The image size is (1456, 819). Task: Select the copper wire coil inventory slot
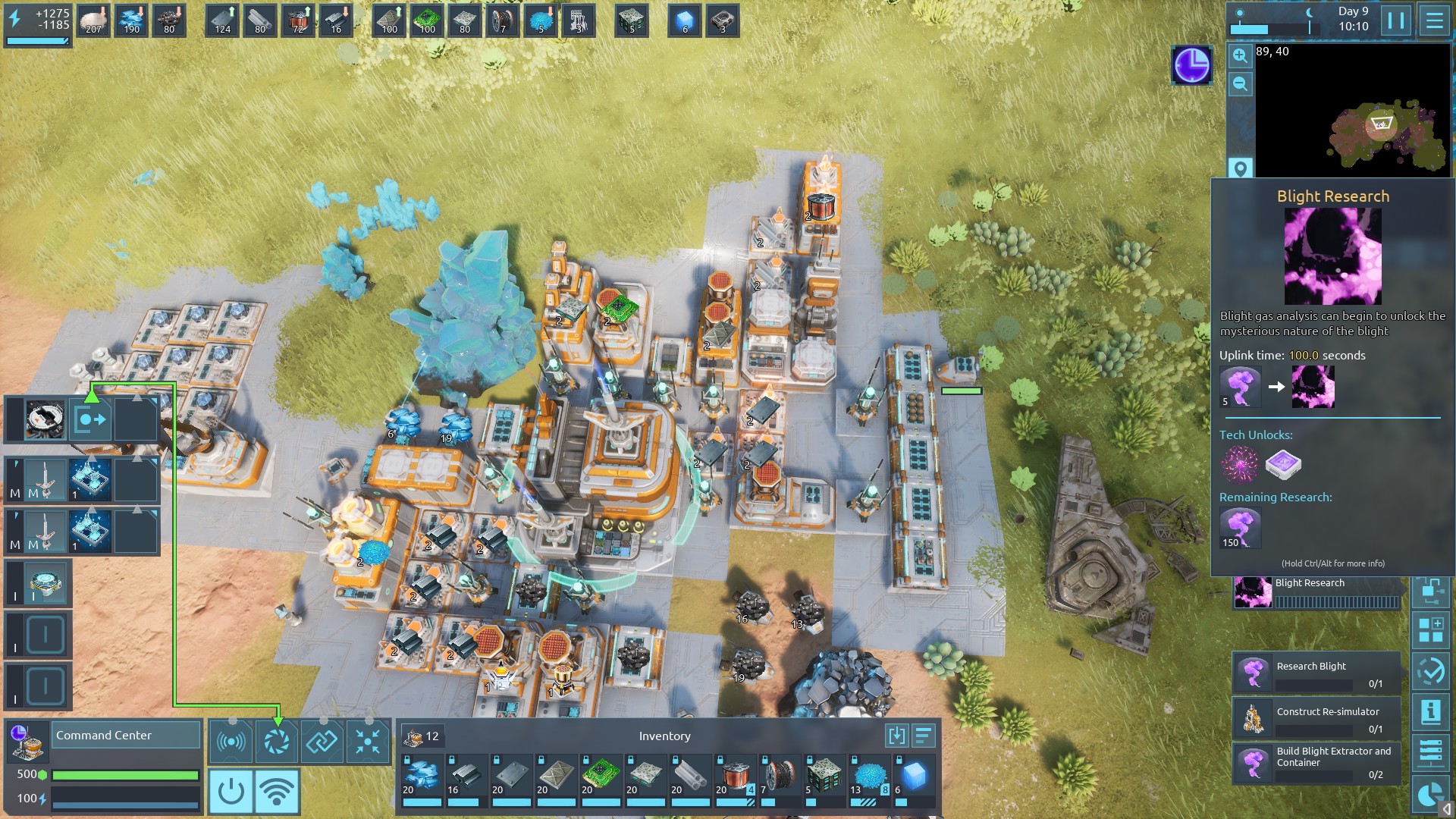point(734,779)
